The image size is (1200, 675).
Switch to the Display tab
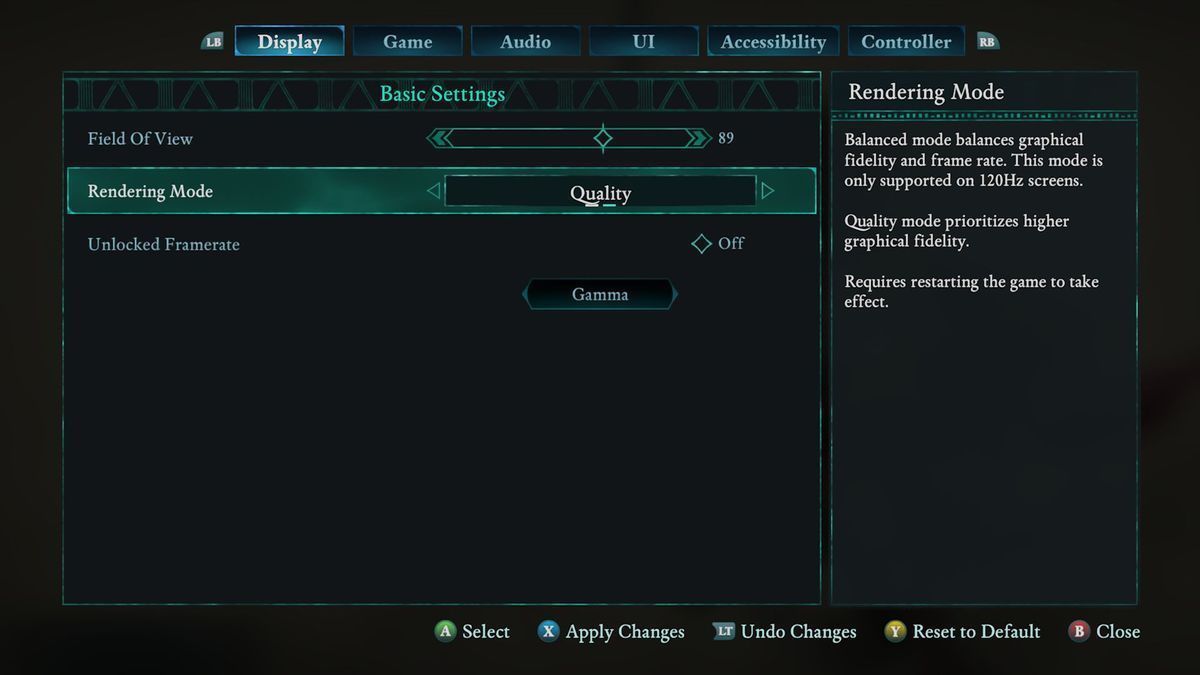(290, 42)
